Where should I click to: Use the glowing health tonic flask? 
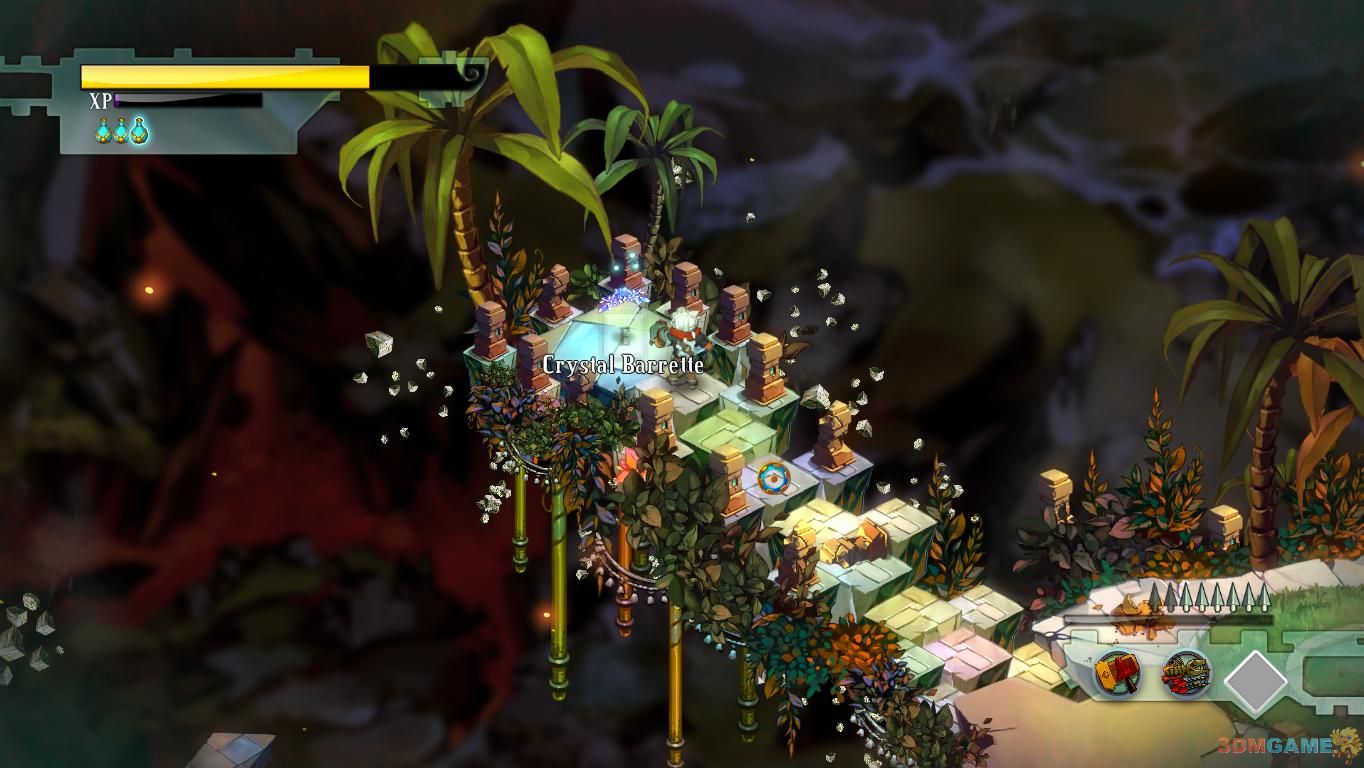tap(139, 130)
